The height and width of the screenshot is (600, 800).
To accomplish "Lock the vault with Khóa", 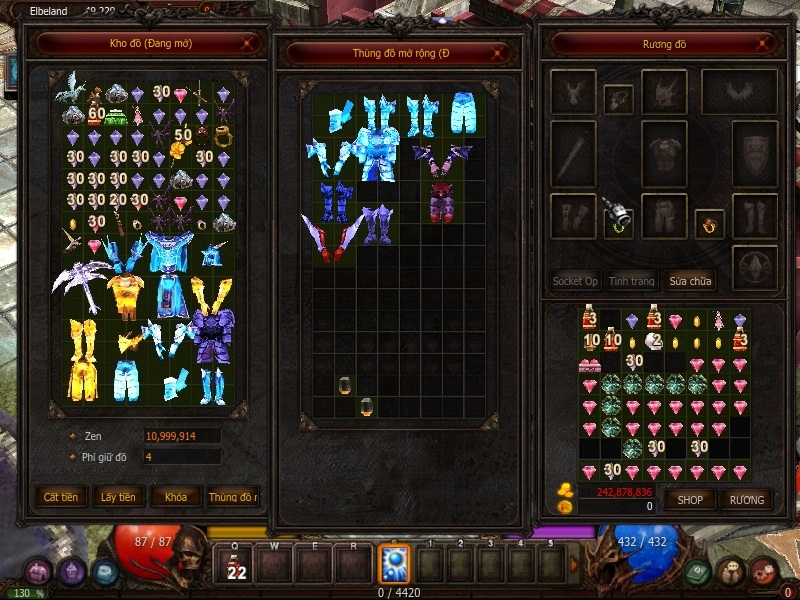I will [x=175, y=496].
